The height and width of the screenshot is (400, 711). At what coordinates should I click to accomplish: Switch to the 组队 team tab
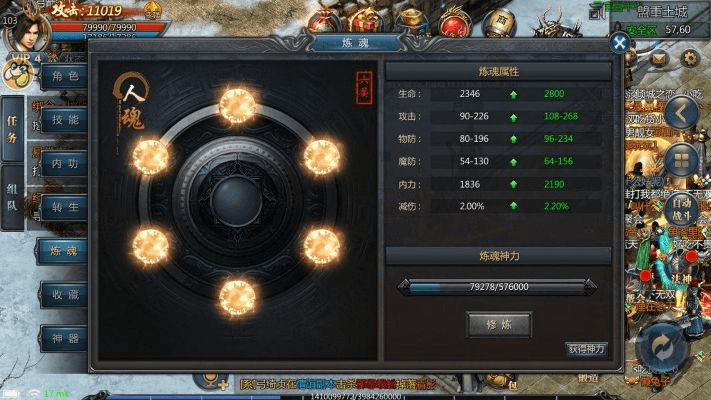(12, 198)
